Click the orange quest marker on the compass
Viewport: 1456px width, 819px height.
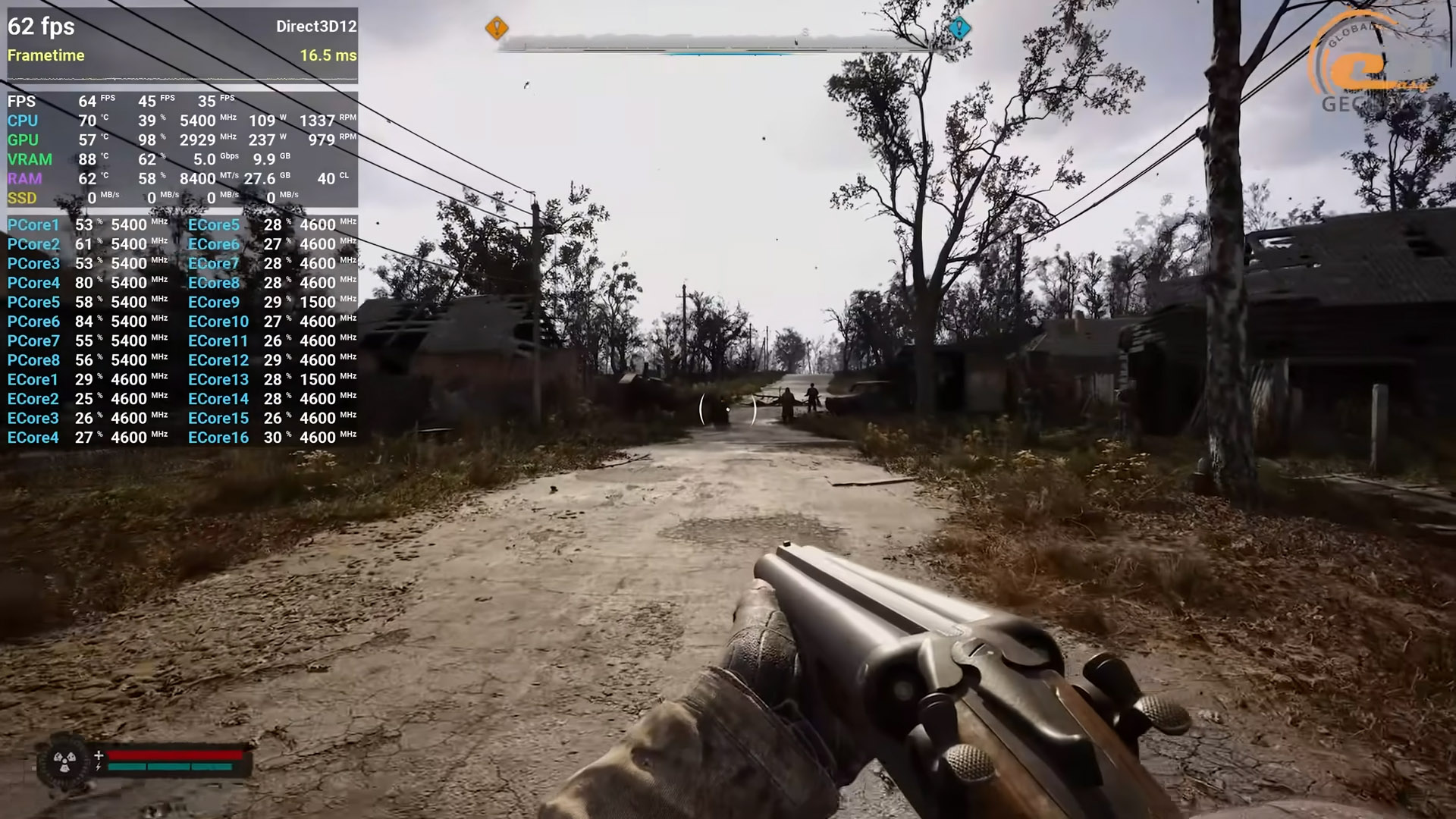point(497,29)
